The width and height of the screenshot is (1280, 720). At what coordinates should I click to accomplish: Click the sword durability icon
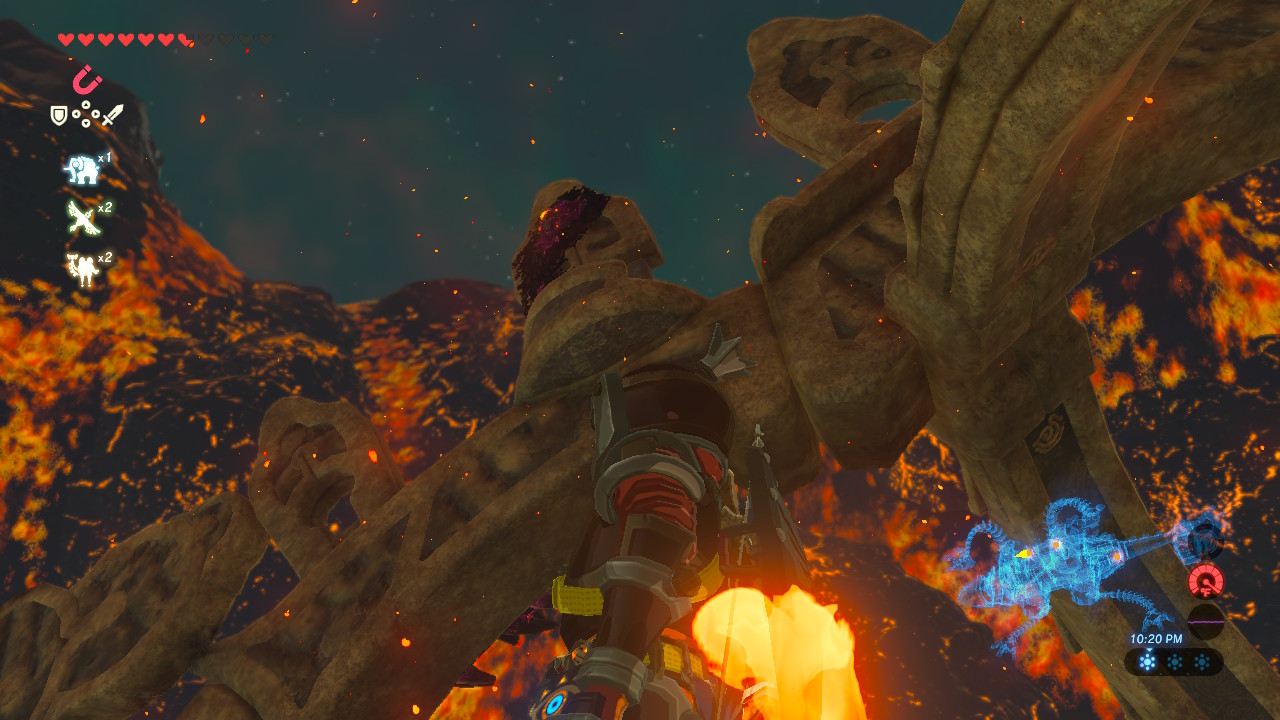click(114, 117)
